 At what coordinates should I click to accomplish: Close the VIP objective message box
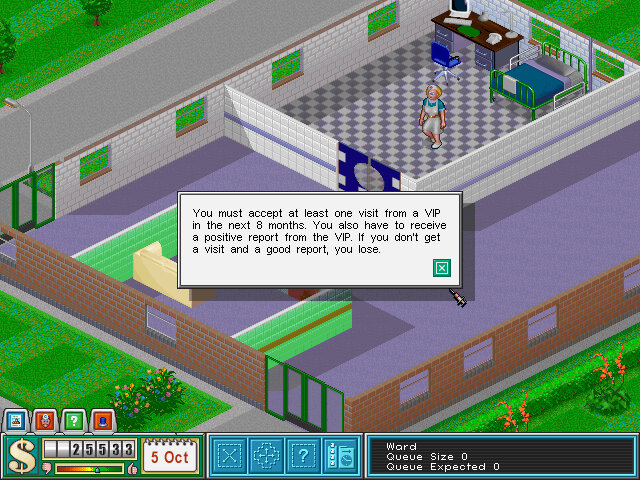tap(442, 267)
